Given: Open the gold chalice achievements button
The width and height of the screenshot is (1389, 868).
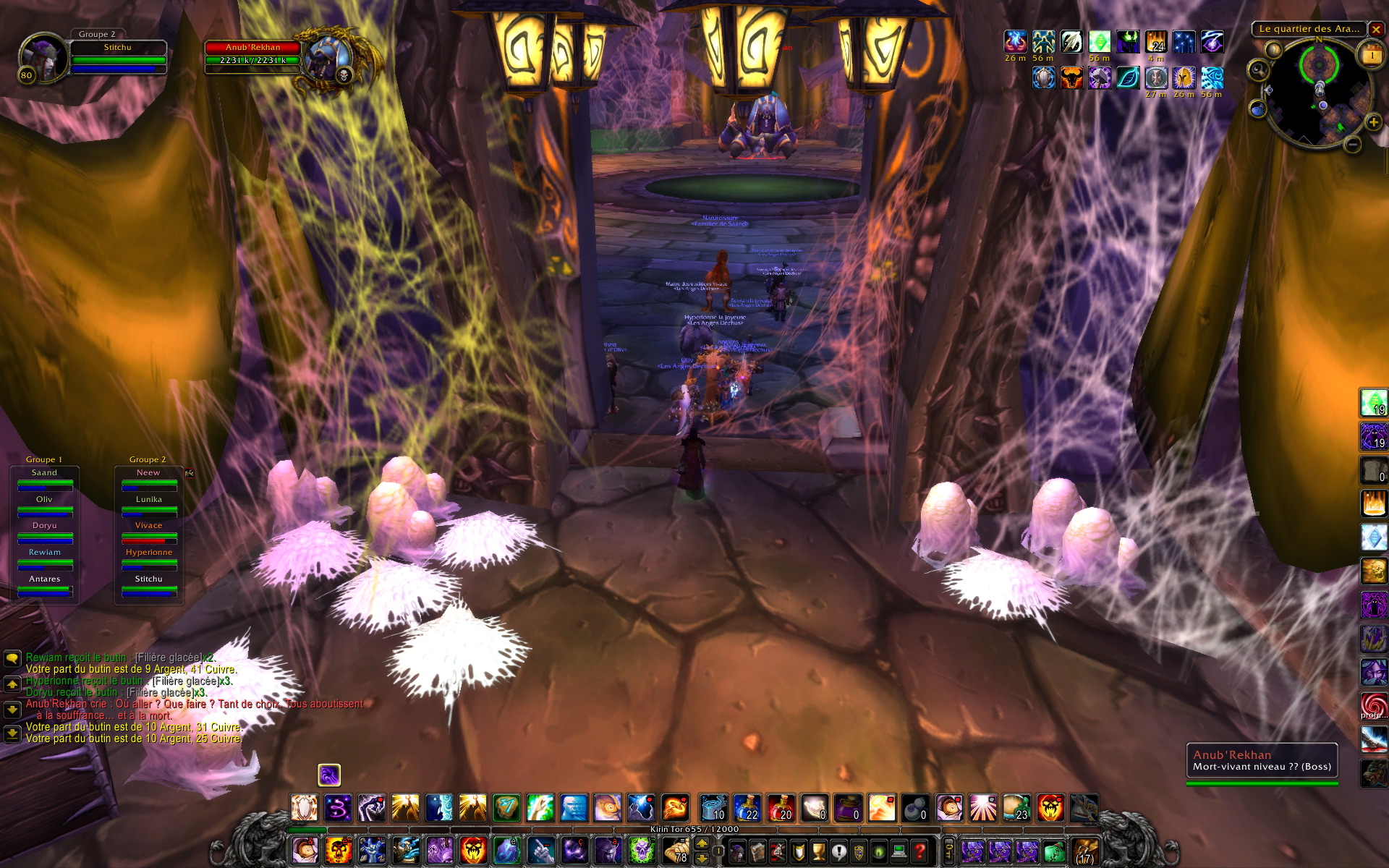Looking at the screenshot, I should point(818,851).
